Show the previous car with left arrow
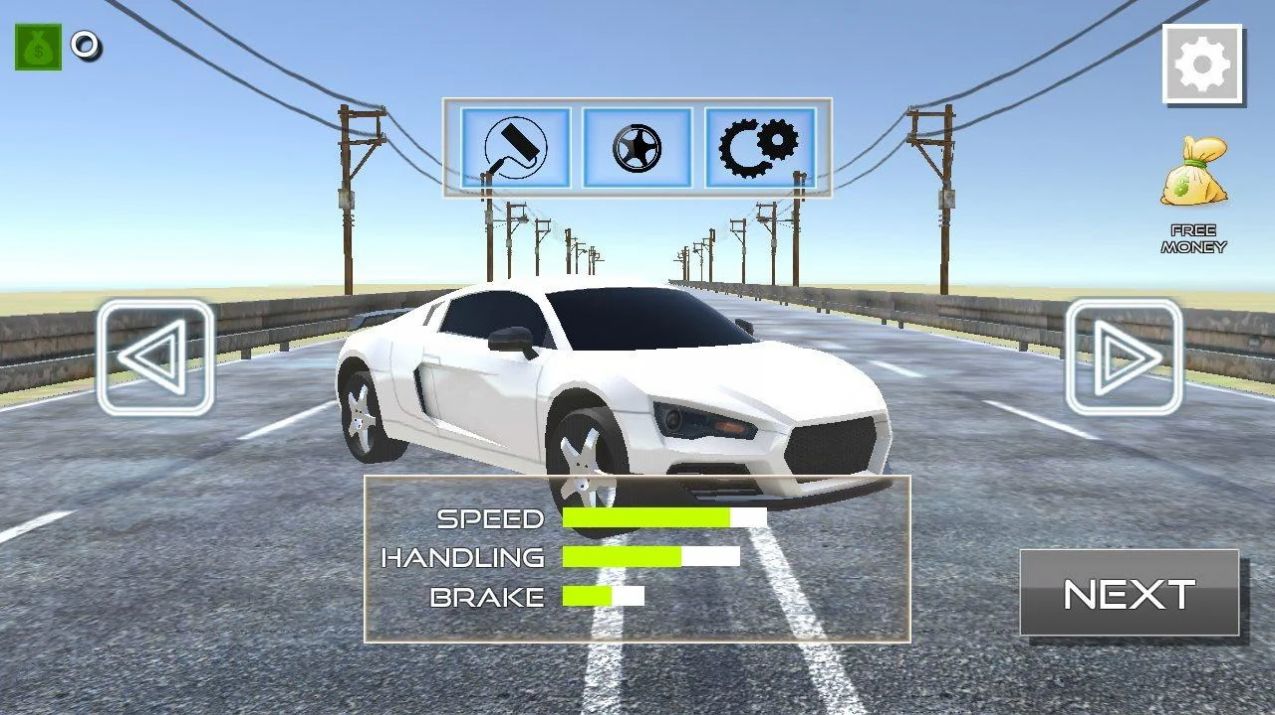Image resolution: width=1275 pixels, height=715 pixels. click(x=155, y=357)
